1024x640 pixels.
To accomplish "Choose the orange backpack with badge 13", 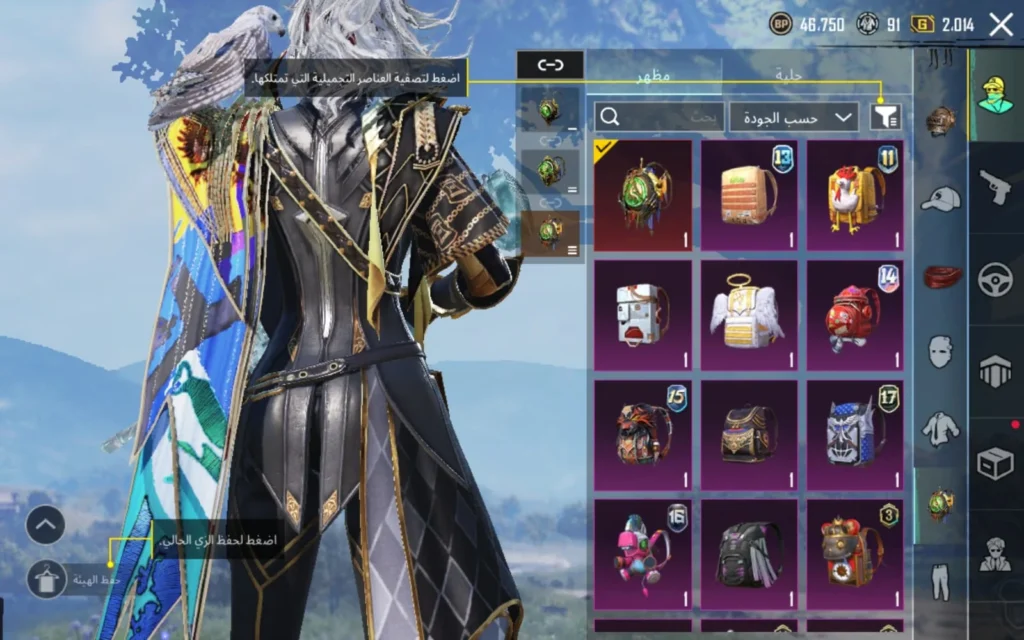I will [x=749, y=195].
